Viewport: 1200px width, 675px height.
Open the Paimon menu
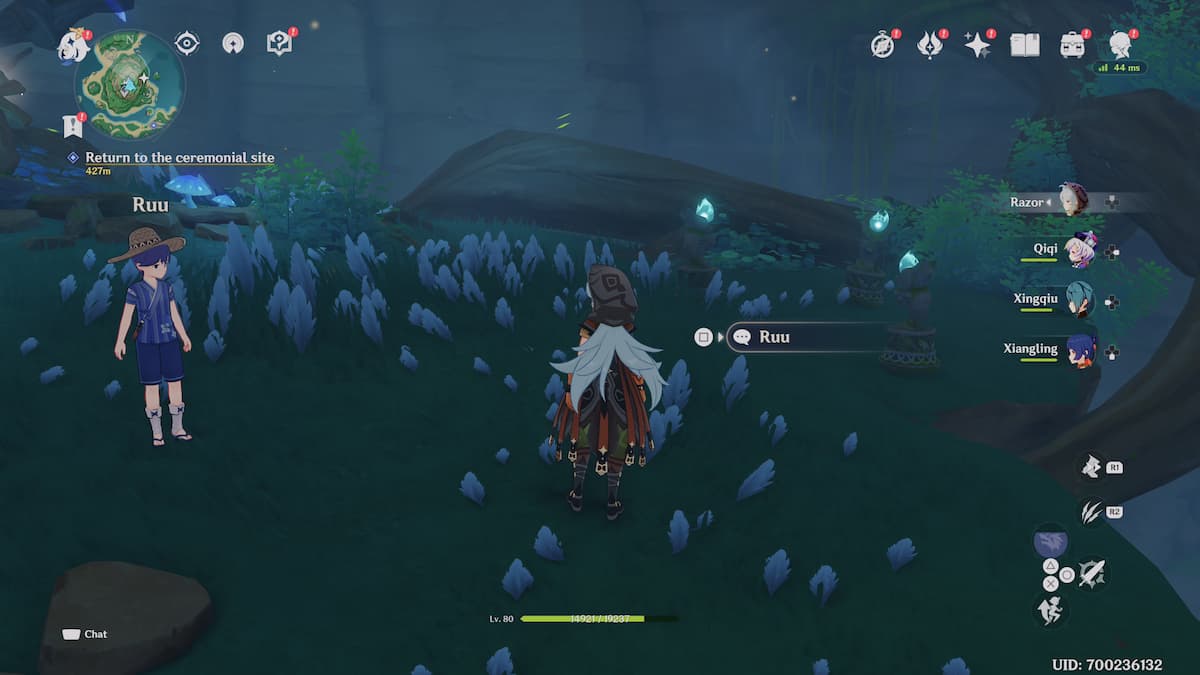(x=73, y=45)
